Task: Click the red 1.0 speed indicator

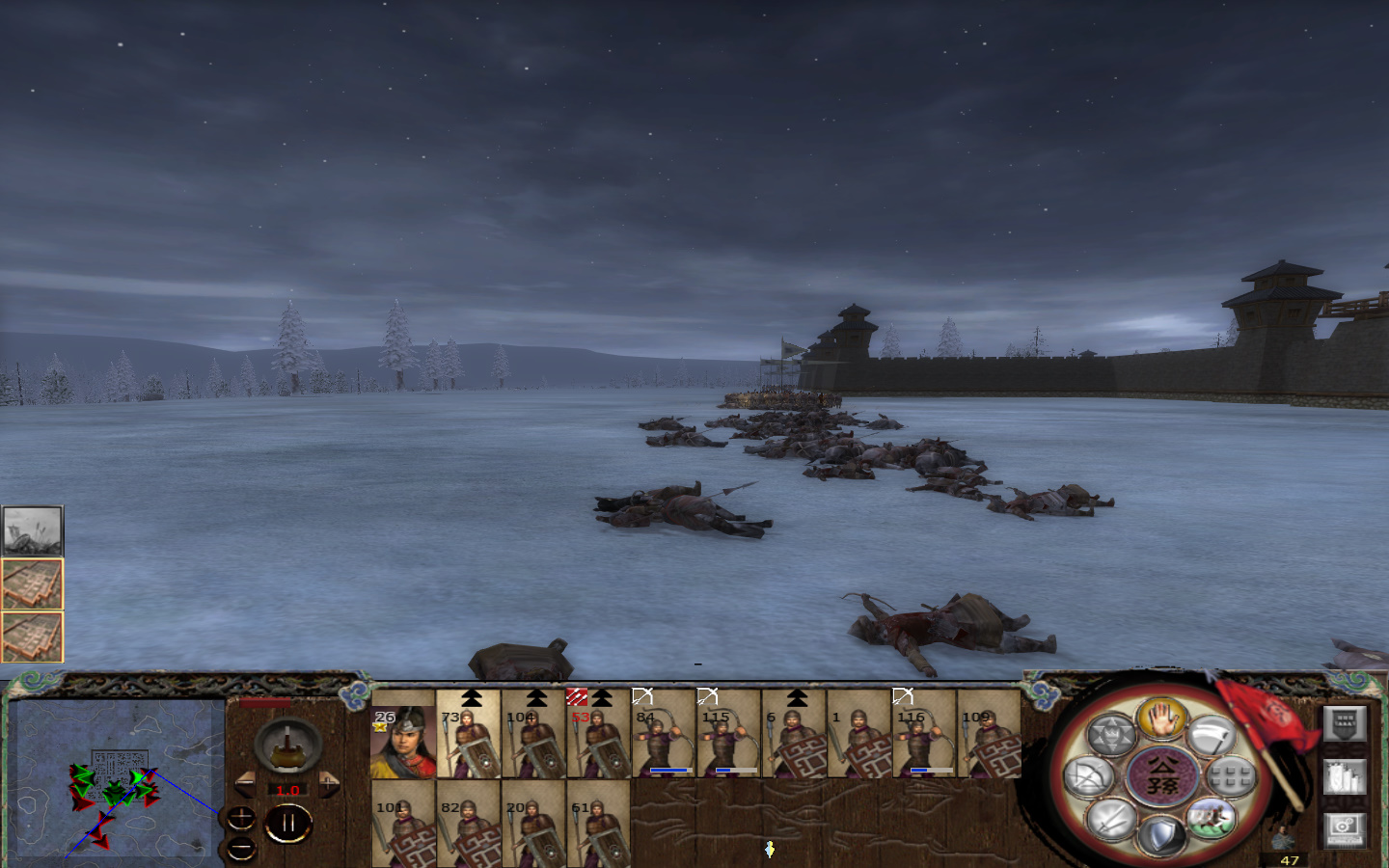Action: [x=287, y=789]
